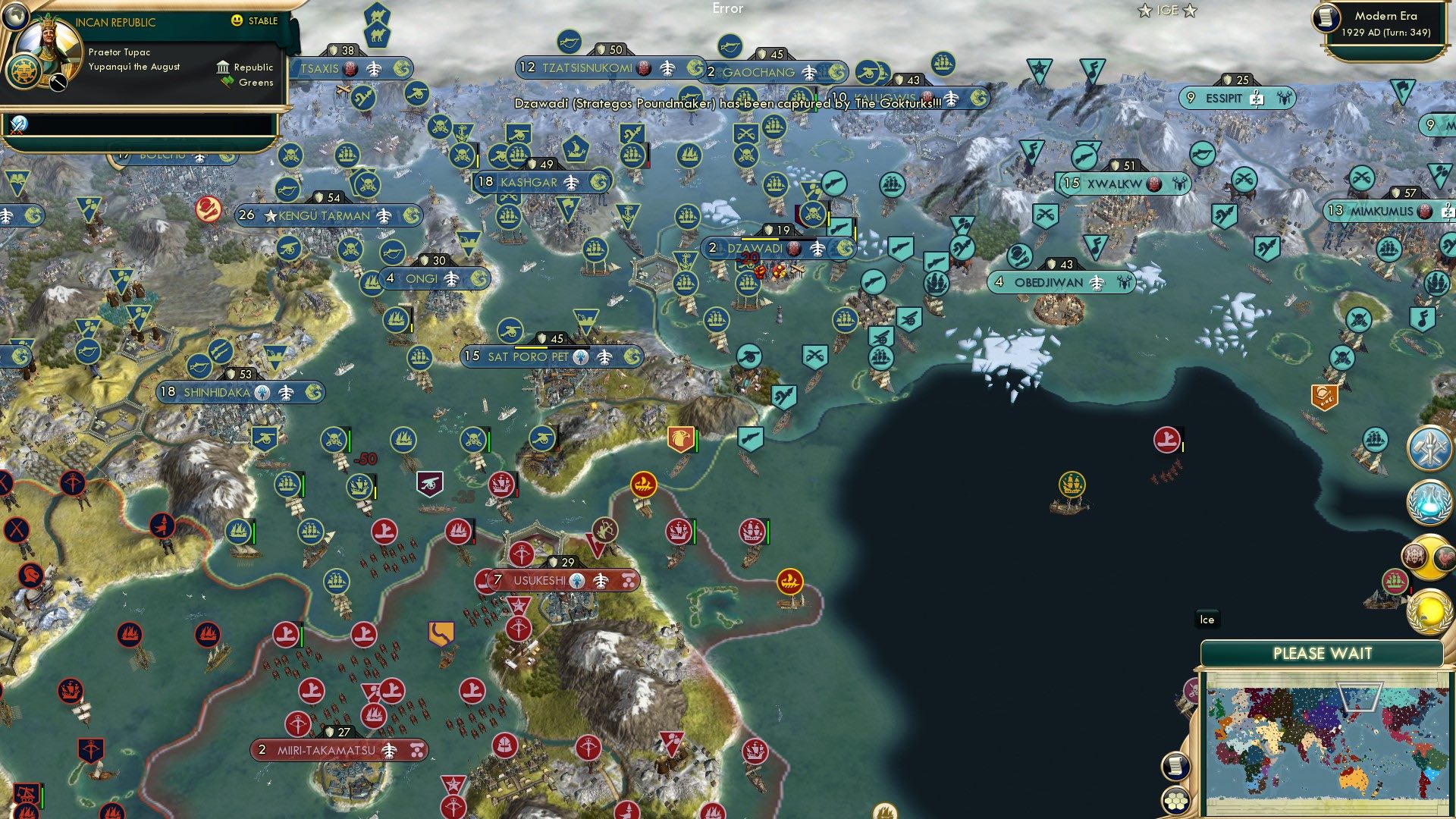
Task: Click the STABLE happiness indicator
Action: click(256, 21)
